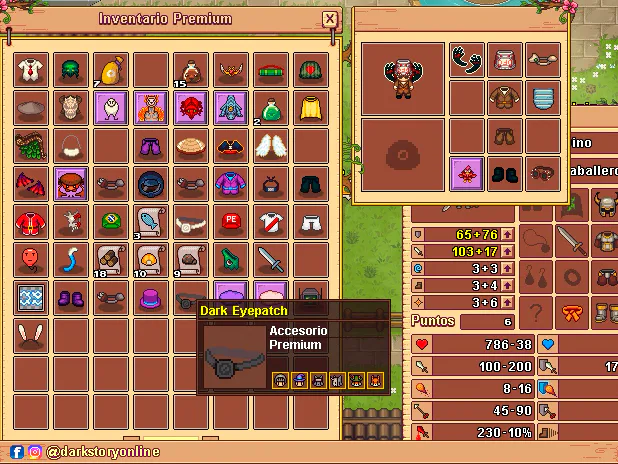The image size is (618, 464).
Task: Click the bunny ears item
Action: coord(32,335)
